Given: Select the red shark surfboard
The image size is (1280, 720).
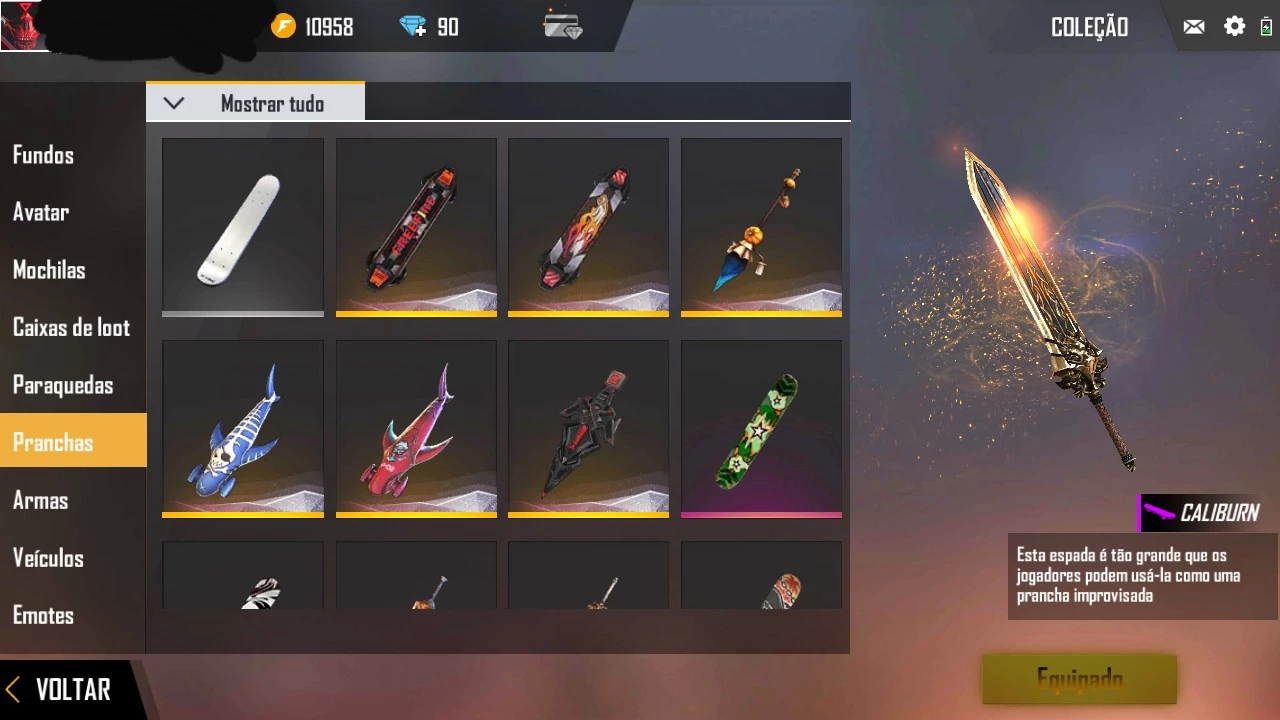Looking at the screenshot, I should (x=416, y=428).
